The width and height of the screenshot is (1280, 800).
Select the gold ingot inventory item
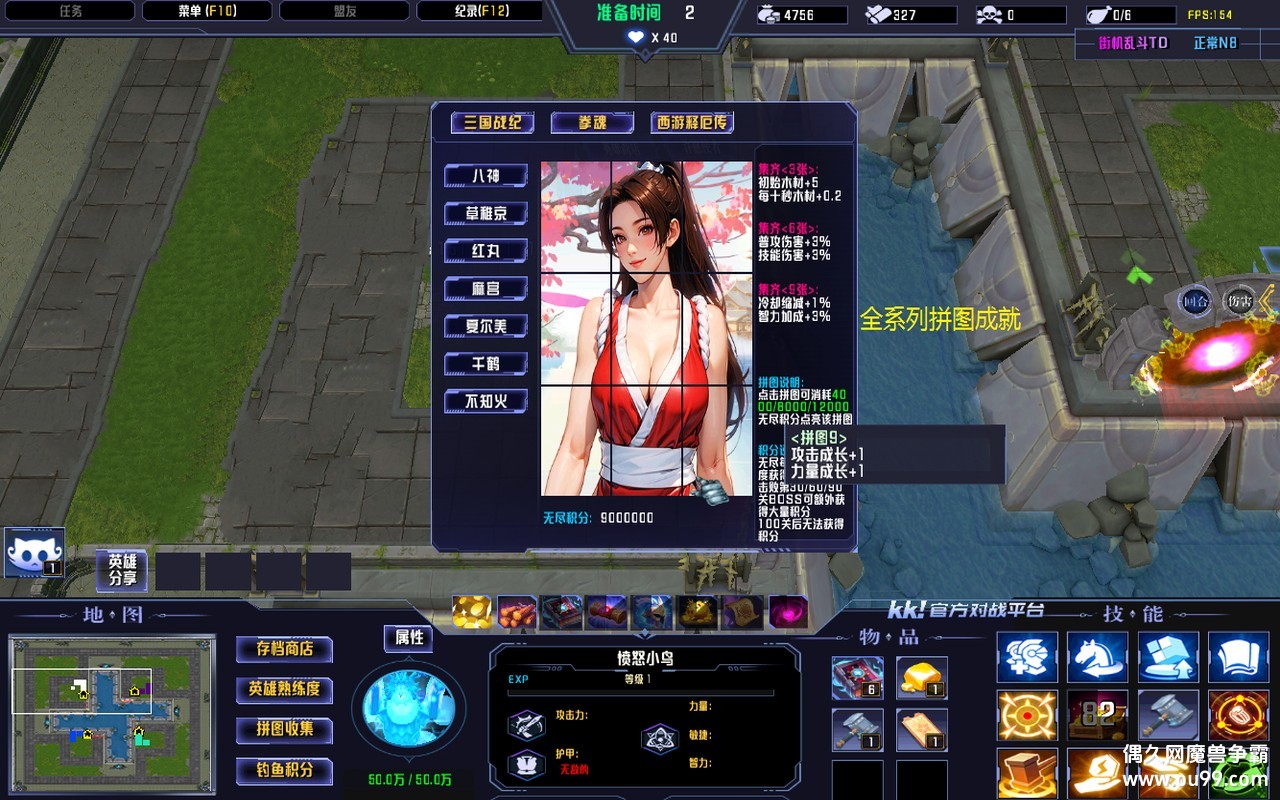[x=921, y=678]
